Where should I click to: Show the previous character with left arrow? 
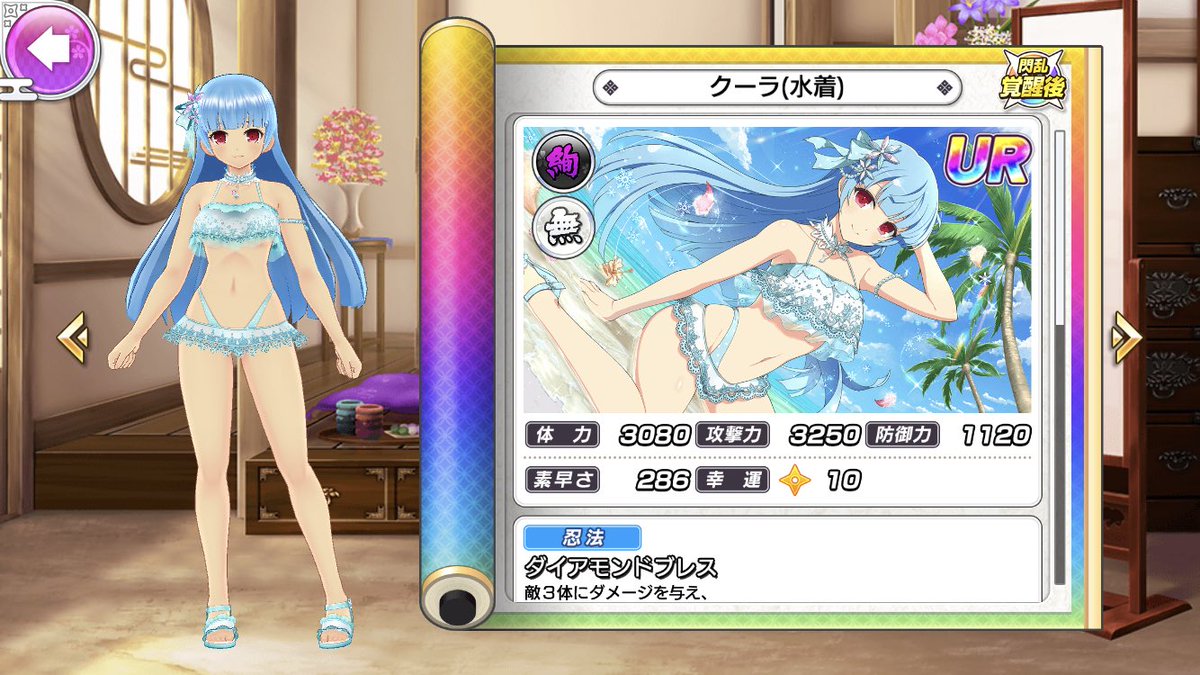coord(72,338)
